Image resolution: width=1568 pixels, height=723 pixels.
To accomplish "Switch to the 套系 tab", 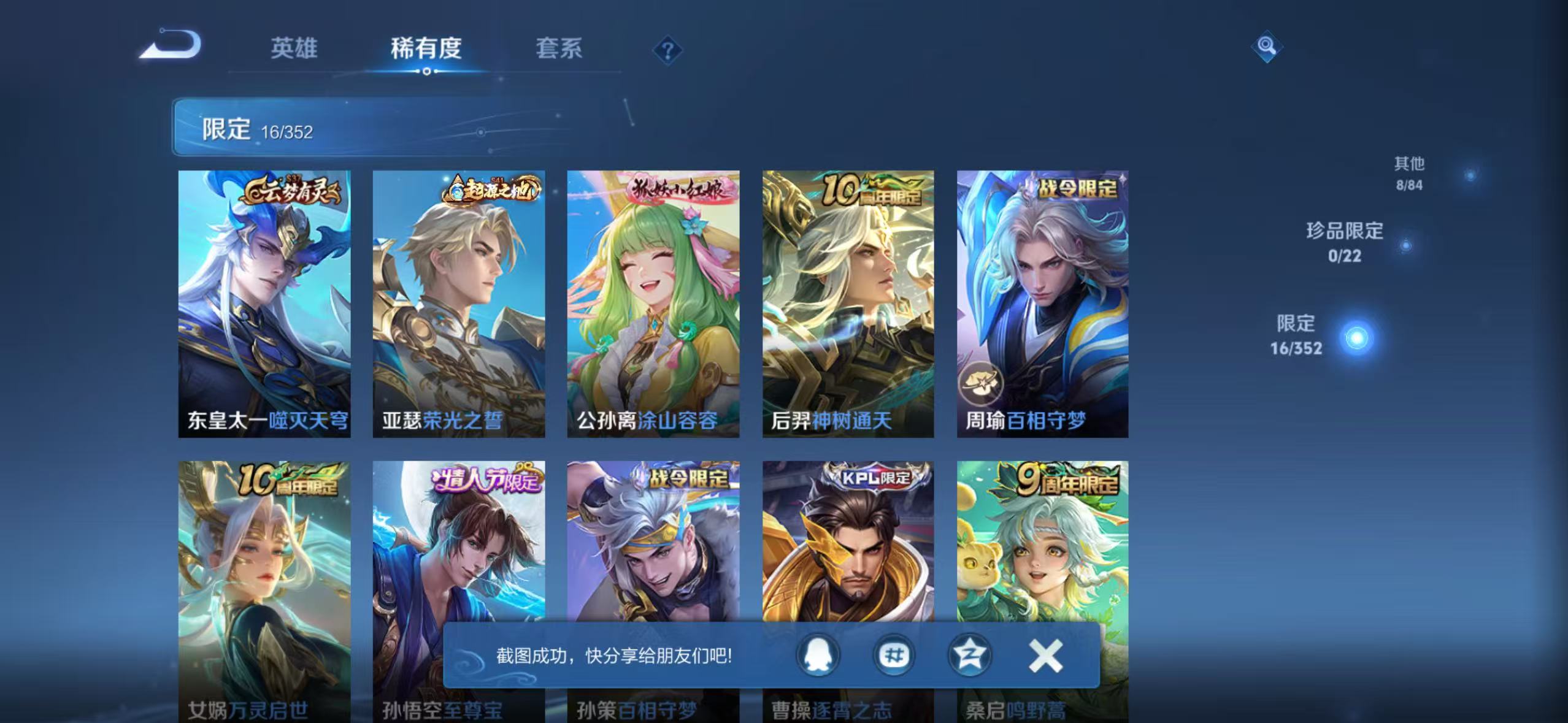I will (x=559, y=50).
